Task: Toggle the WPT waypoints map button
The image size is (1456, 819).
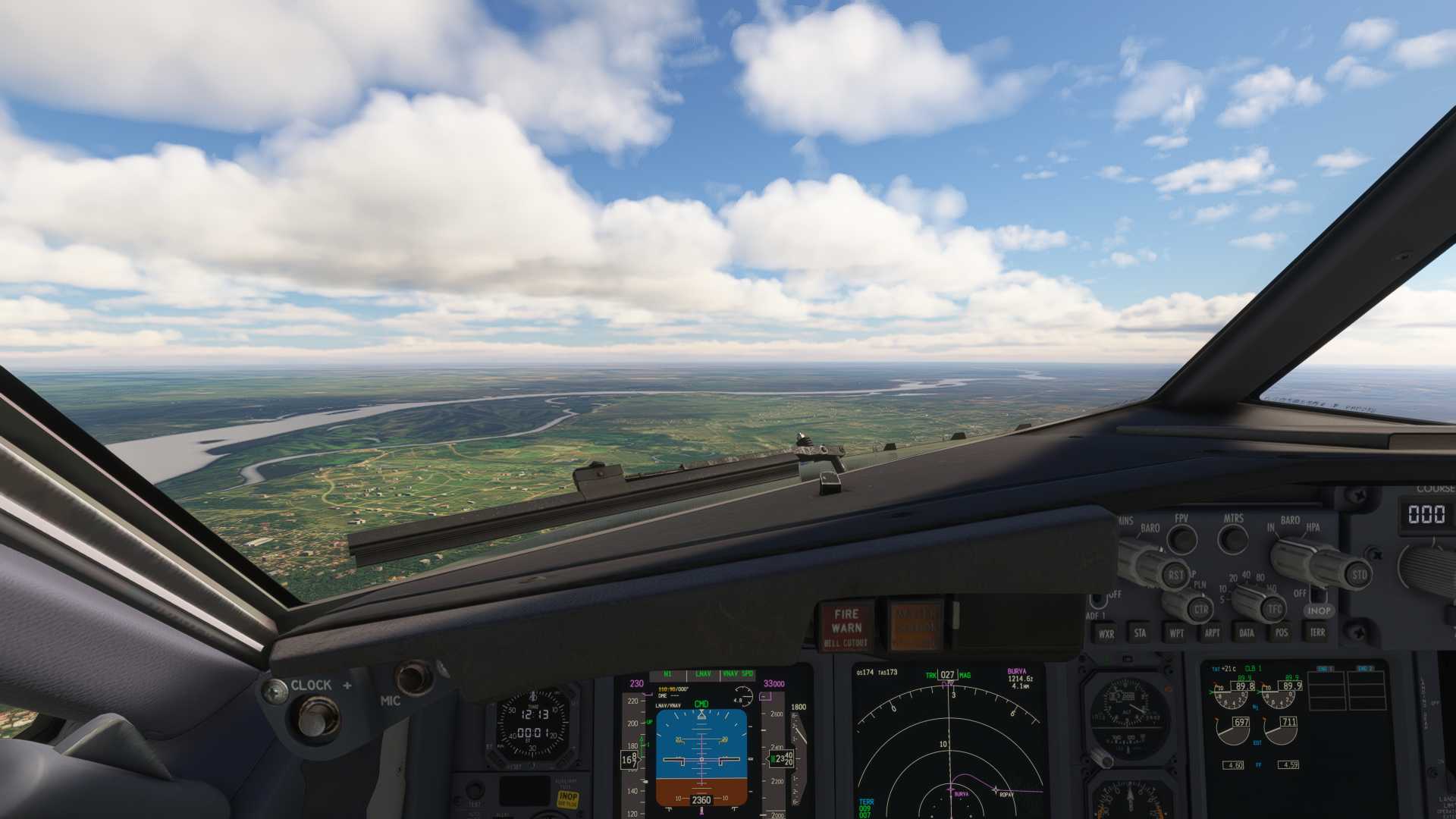Action: pos(1176,633)
